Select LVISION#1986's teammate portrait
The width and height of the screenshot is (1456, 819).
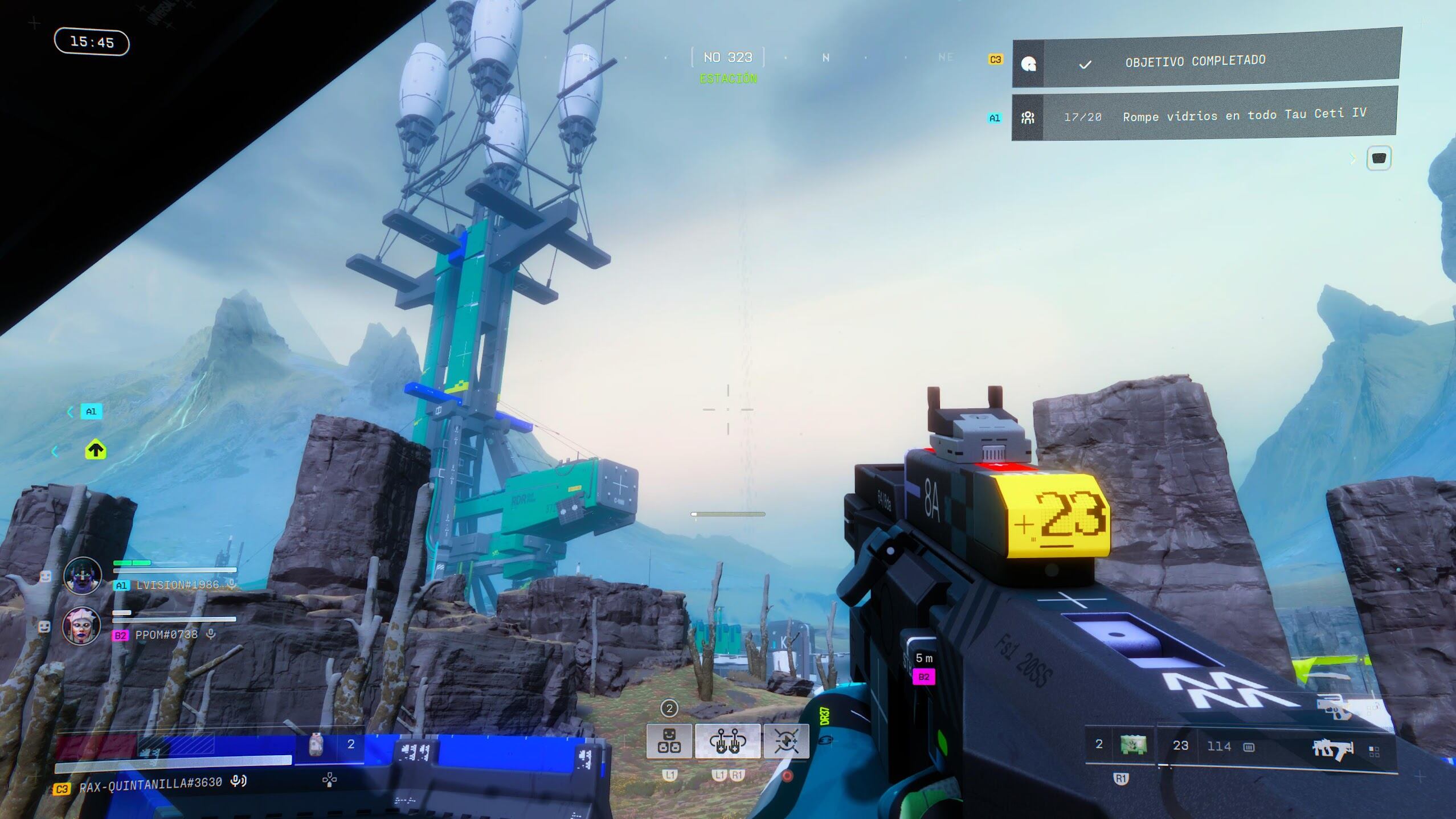pos(83,575)
